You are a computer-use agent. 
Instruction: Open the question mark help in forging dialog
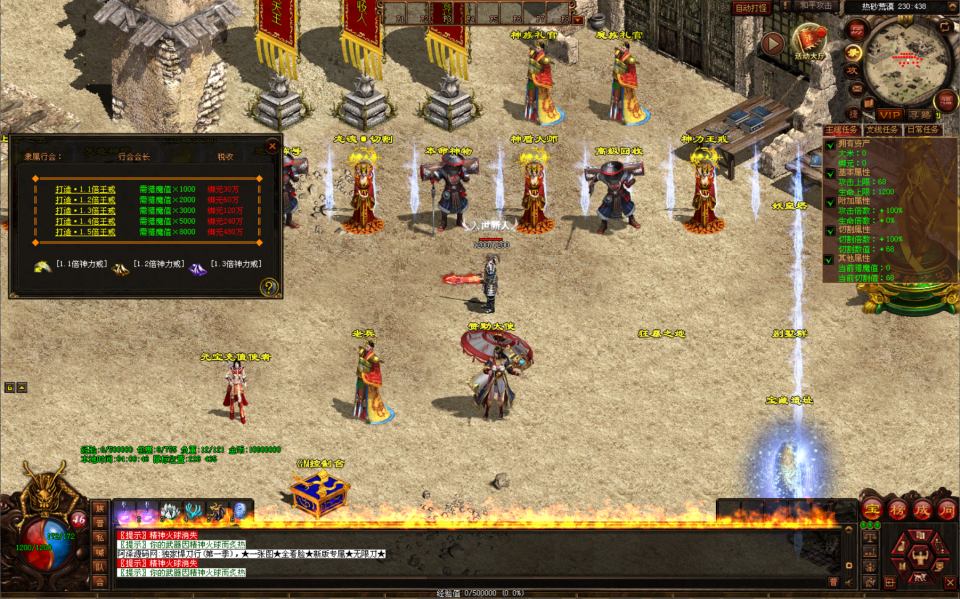click(x=269, y=288)
